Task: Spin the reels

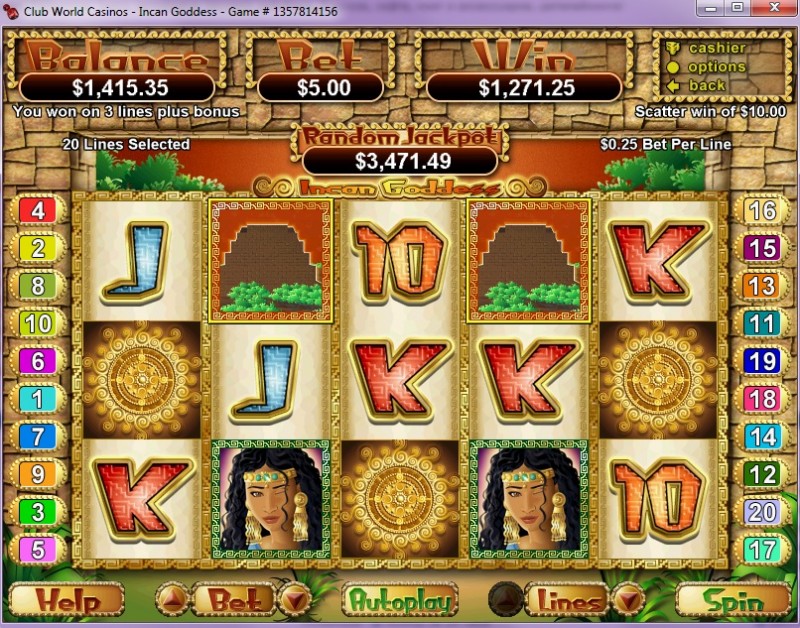Action: 733,601
